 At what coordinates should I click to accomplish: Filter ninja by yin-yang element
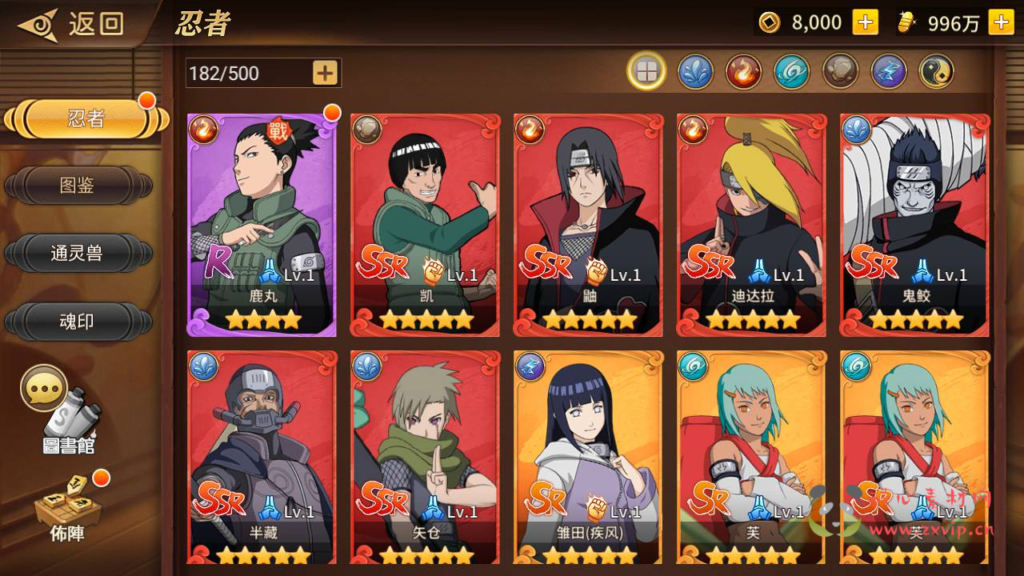[936, 71]
